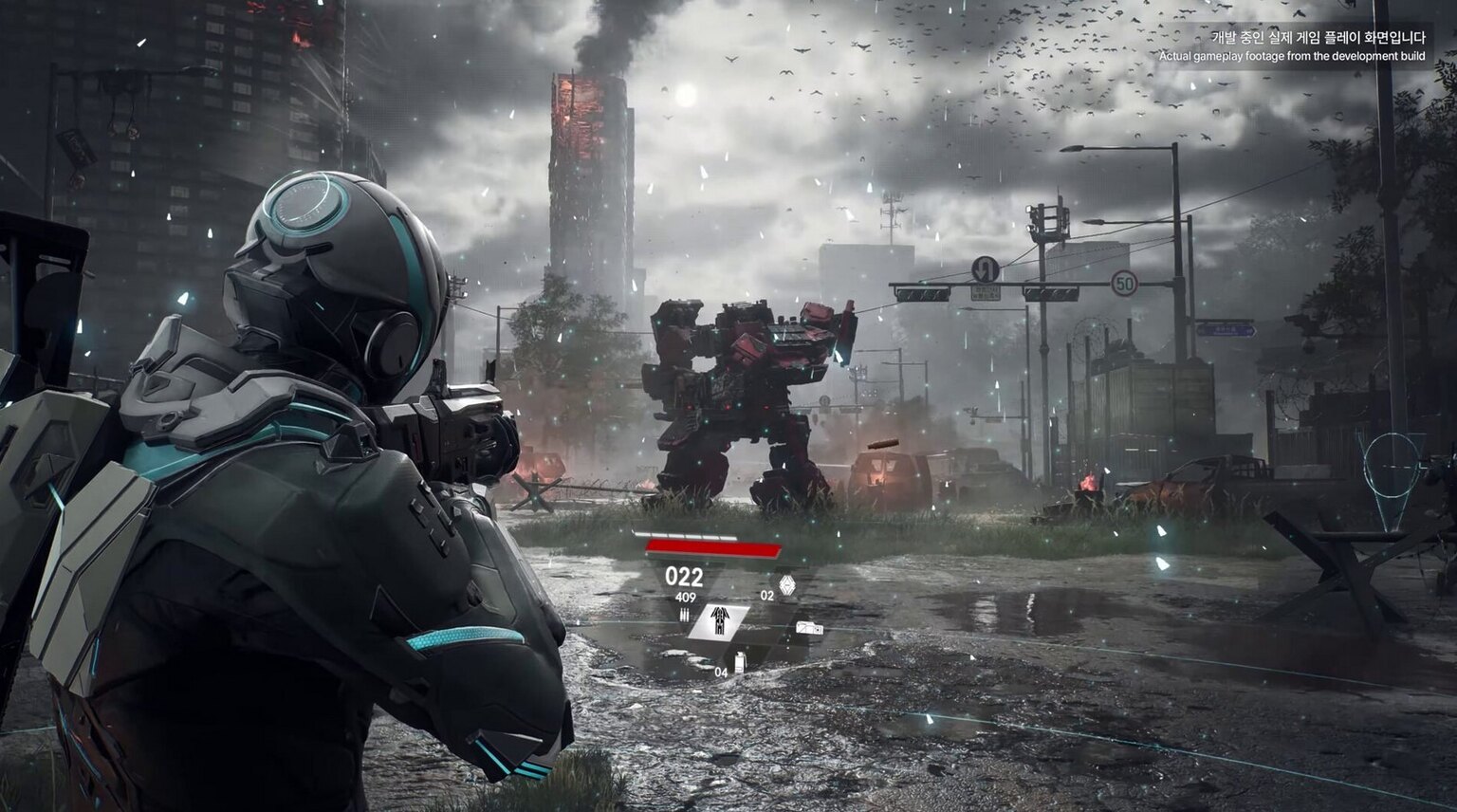The height and width of the screenshot is (812, 1457).
Task: Use the canister consumable icon
Action: coord(740,662)
